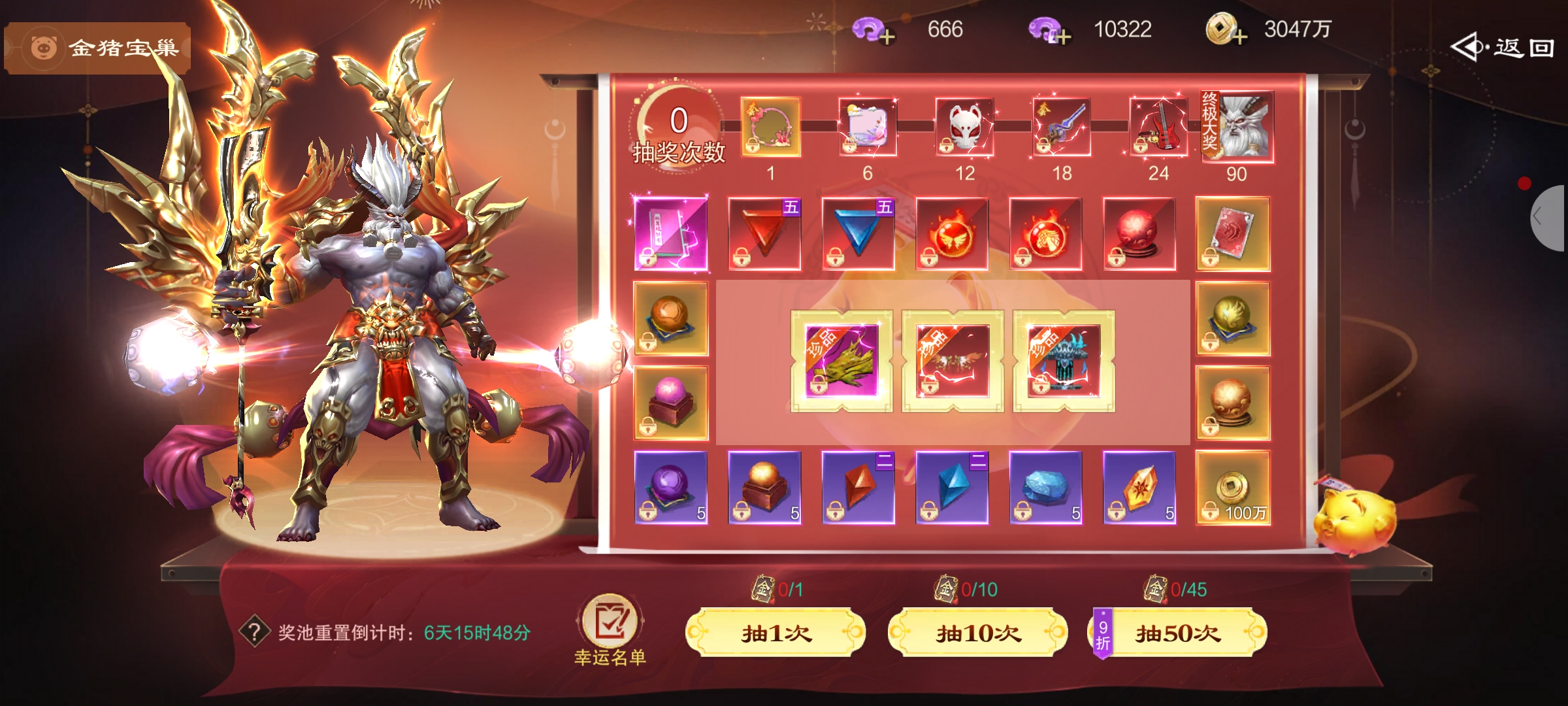Select the red playing card reward
The width and height of the screenshot is (1568, 706).
coord(1233,233)
